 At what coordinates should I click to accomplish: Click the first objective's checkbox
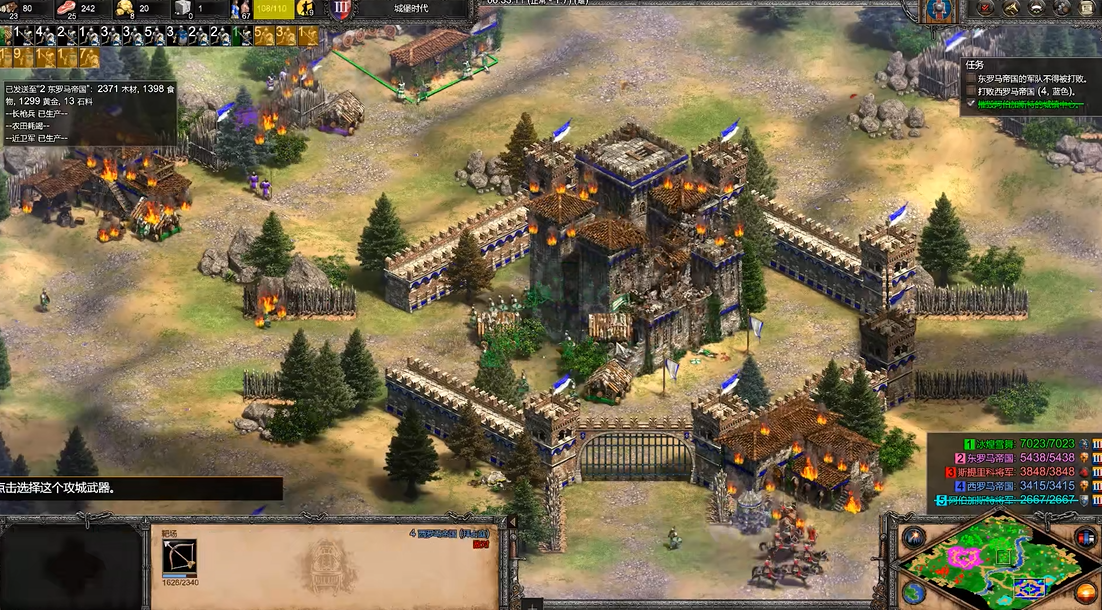pos(970,77)
